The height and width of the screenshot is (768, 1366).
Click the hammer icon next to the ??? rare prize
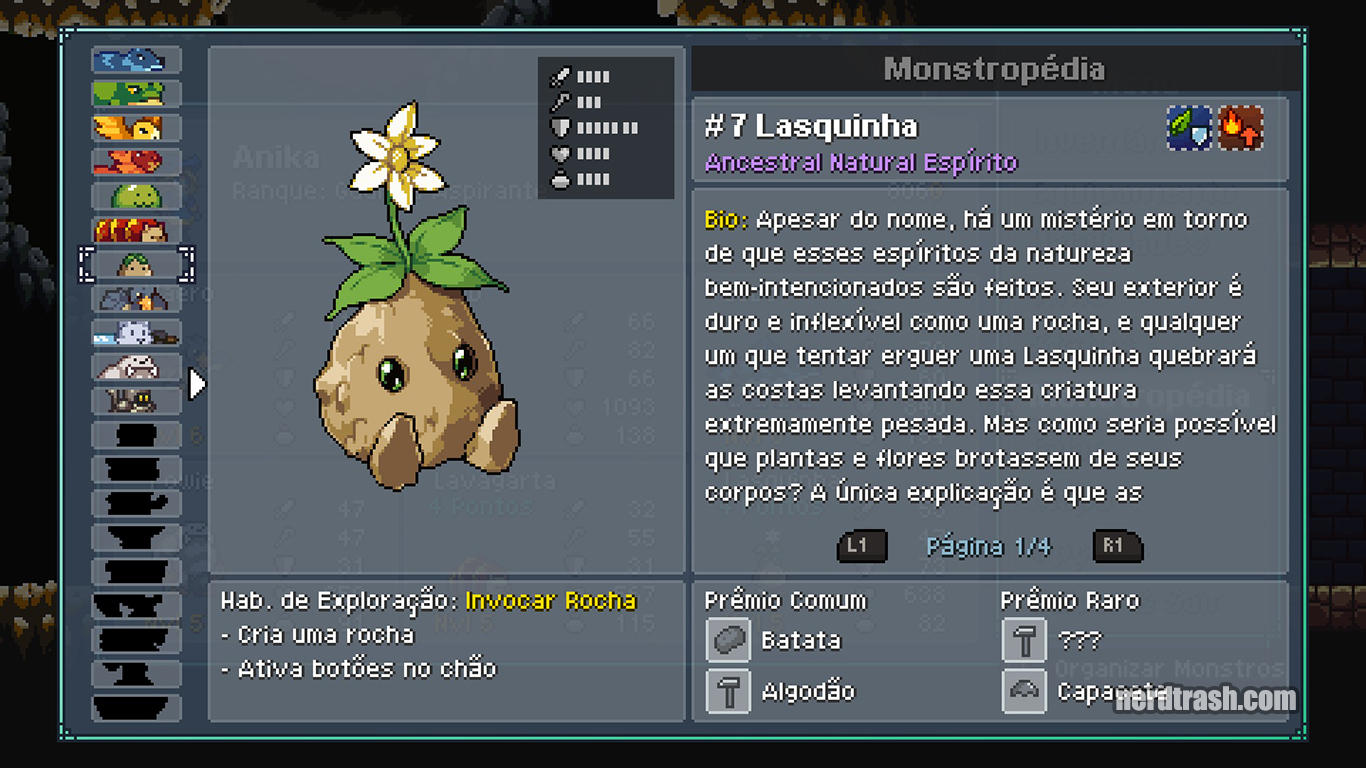click(1023, 639)
